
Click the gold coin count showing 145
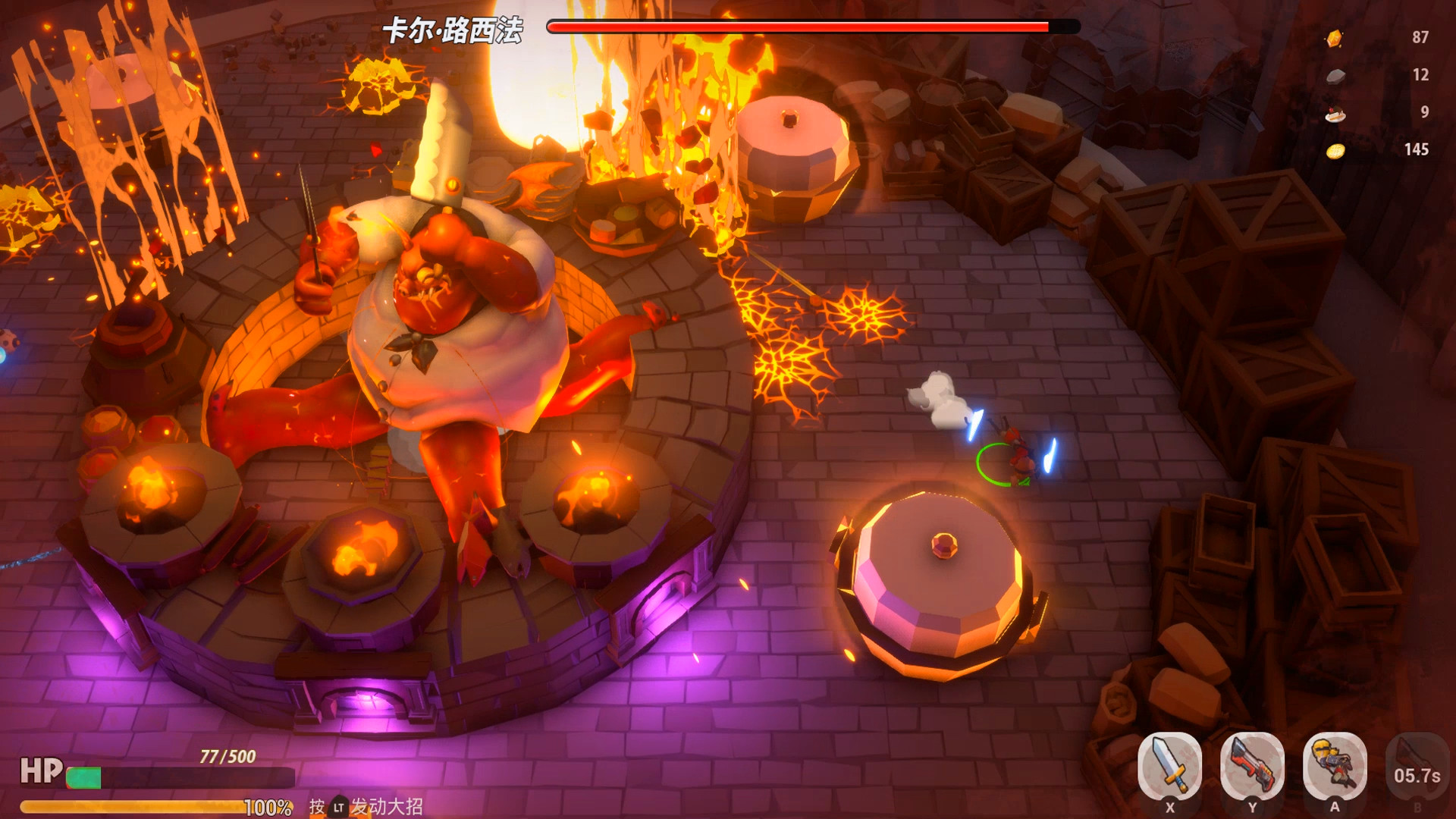[x=1417, y=152]
